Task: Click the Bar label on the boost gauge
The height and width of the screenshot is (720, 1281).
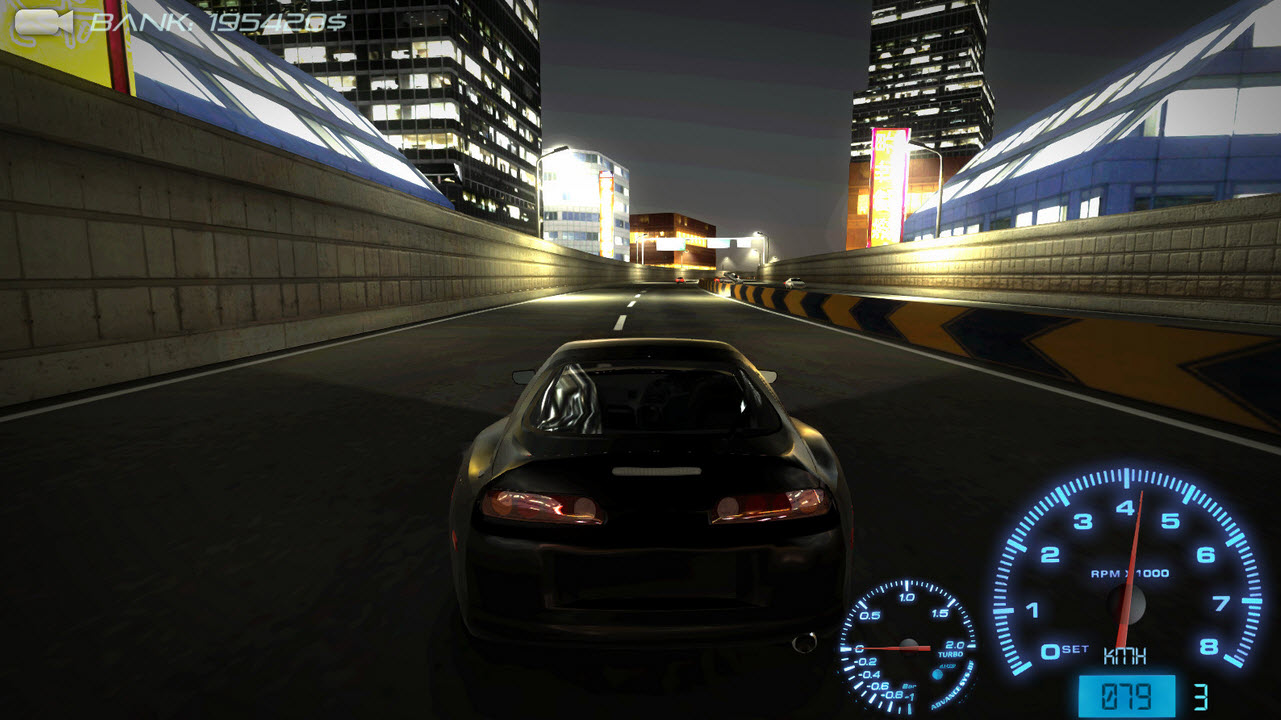Action: [x=909, y=687]
